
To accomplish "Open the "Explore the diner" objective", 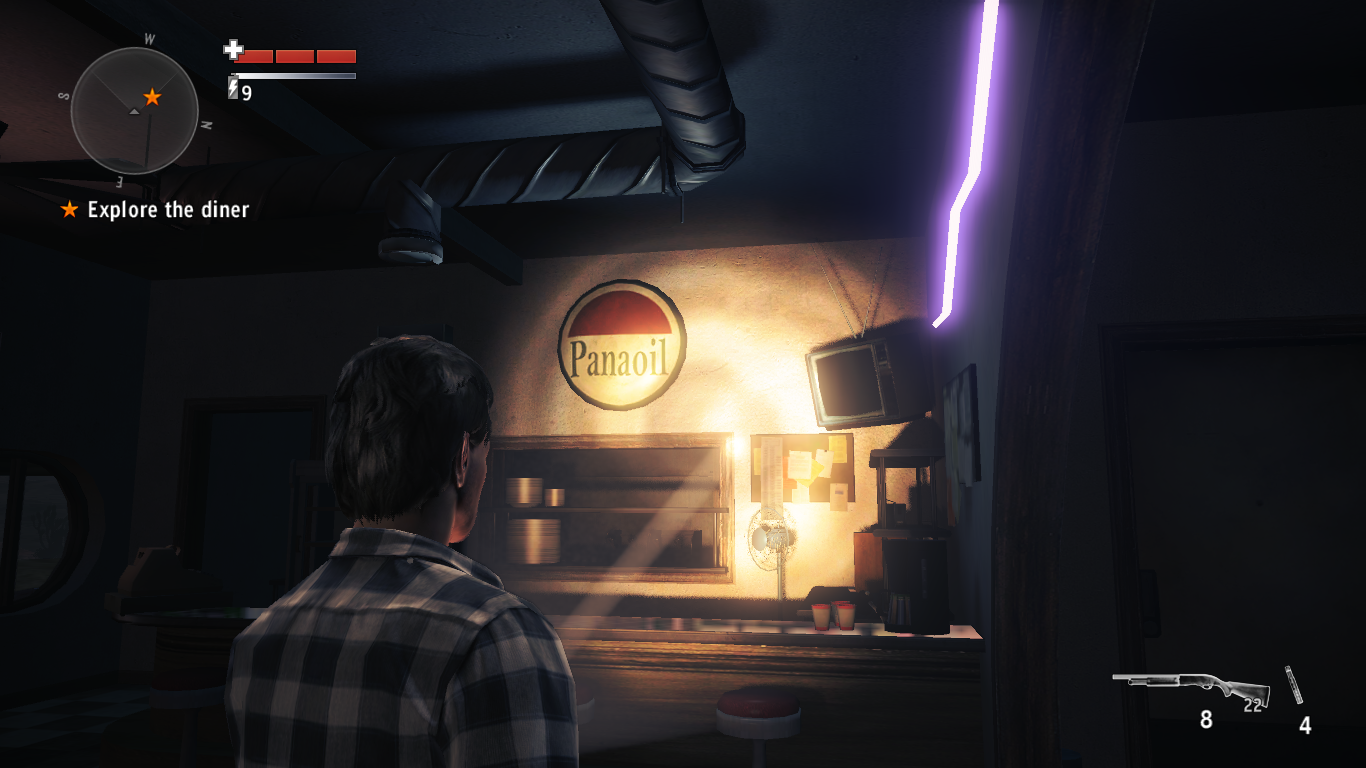I will 167,210.
